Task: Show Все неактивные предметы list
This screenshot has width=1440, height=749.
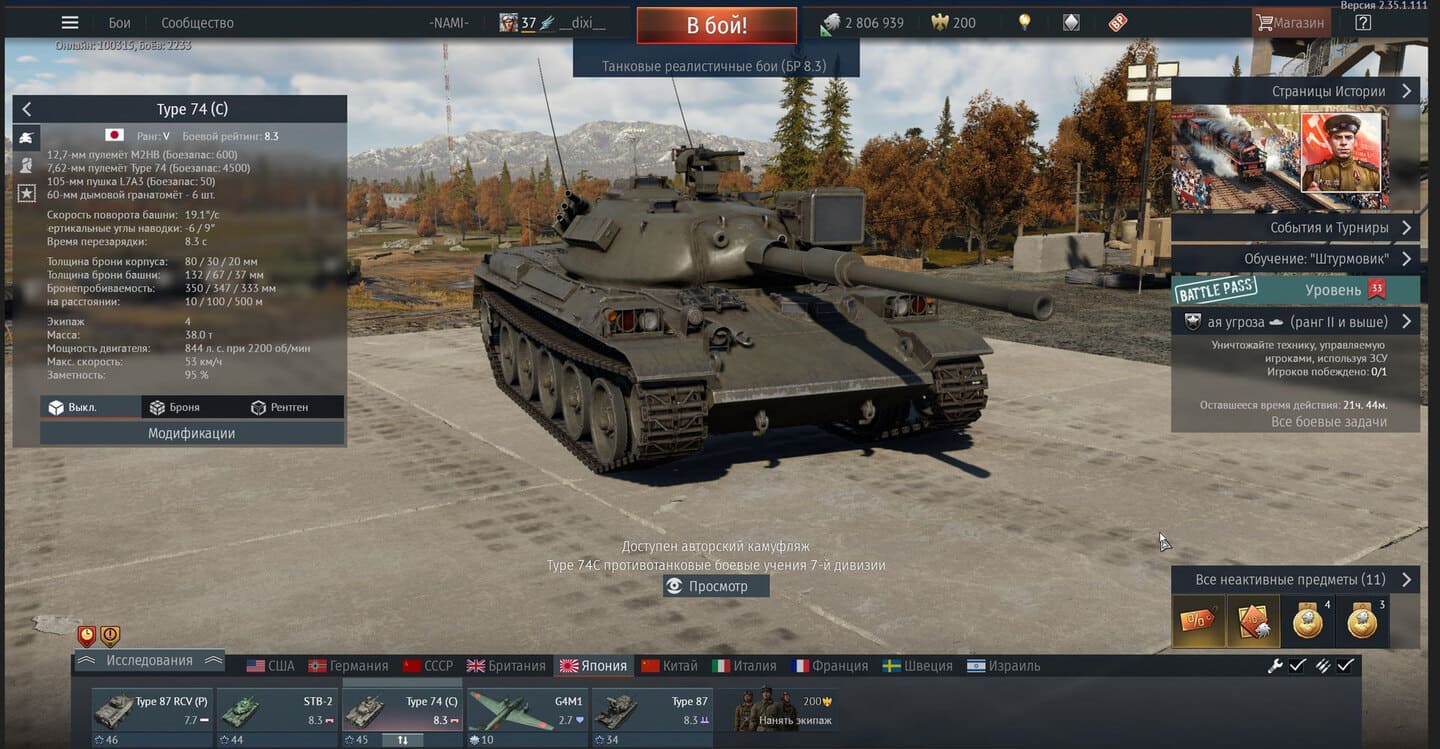Action: [1294, 580]
